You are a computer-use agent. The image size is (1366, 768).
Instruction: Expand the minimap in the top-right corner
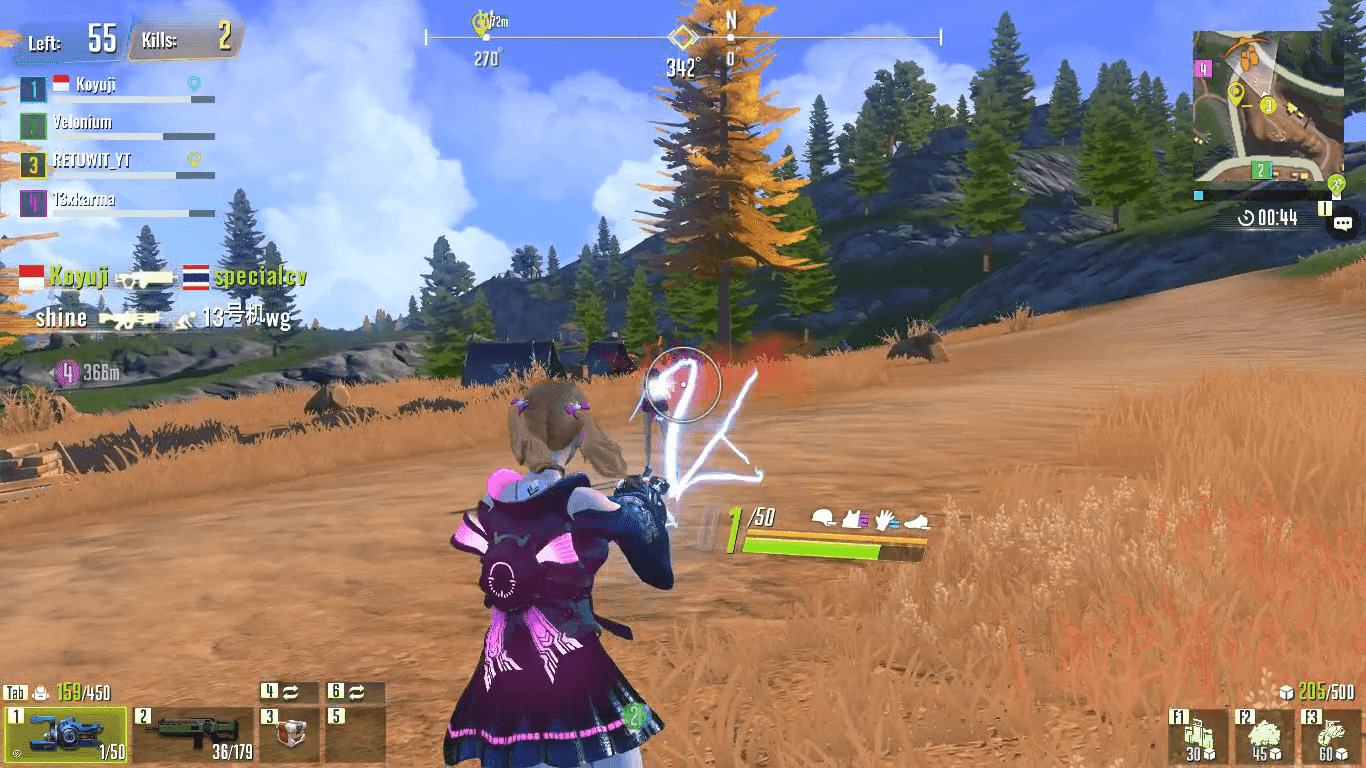pyautogui.click(x=1268, y=105)
